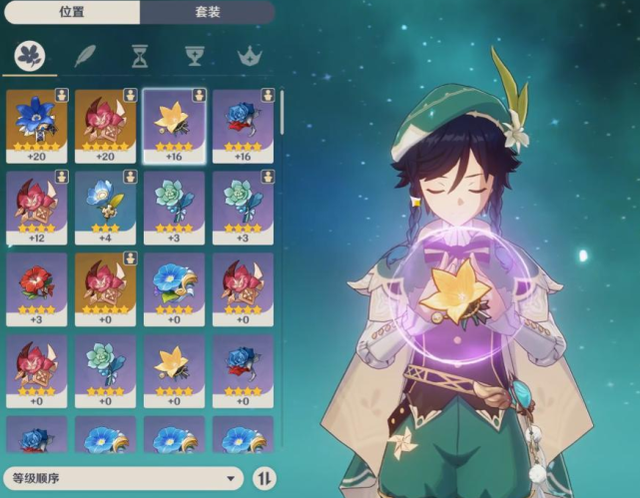Select the flower artifact type filter
Image resolution: width=640 pixels, height=498 pixels.
point(30,56)
